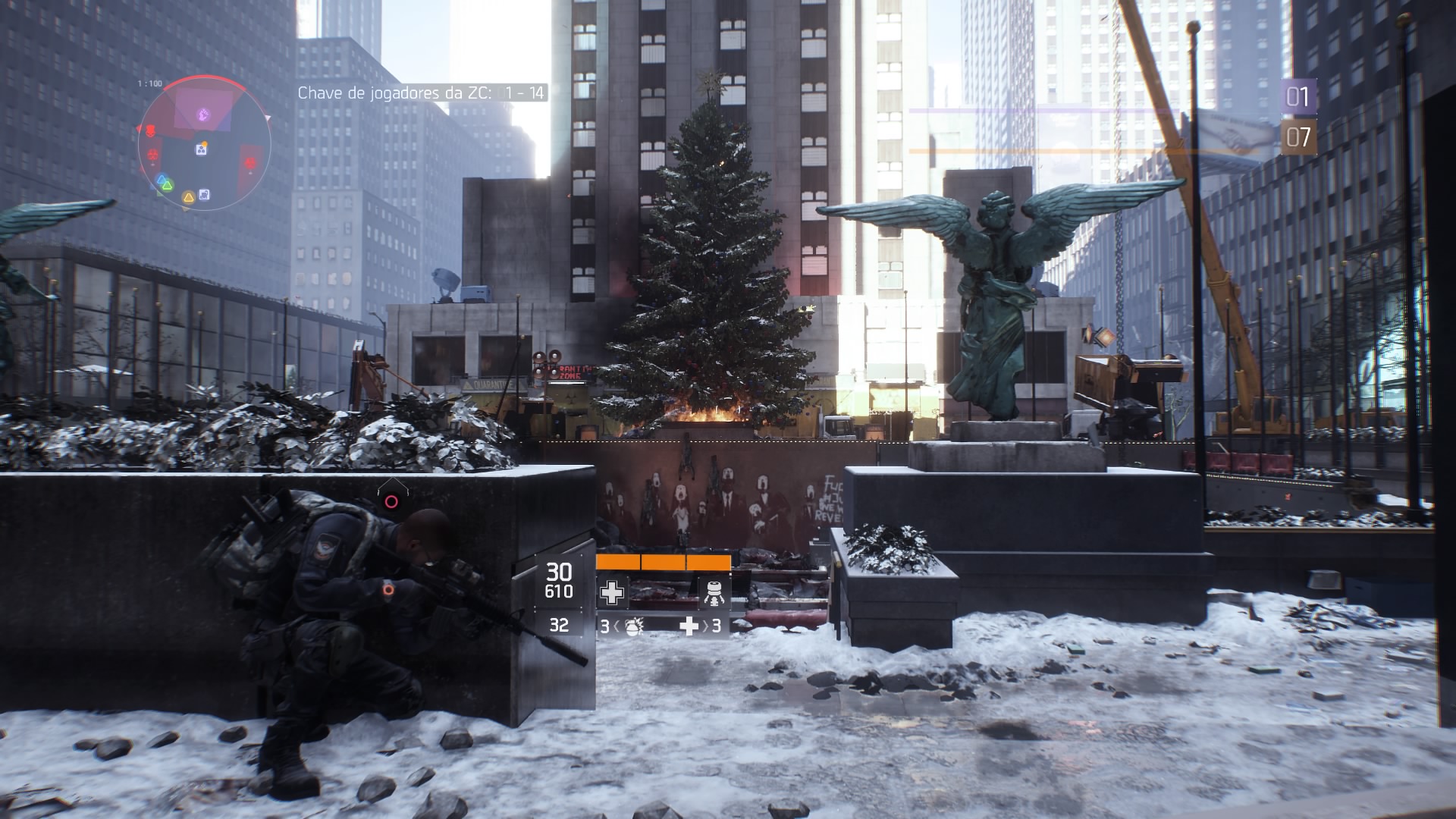The width and height of the screenshot is (1456, 819).
Task: Toggle the green triangle teammate marker on minimap
Action: click(168, 184)
